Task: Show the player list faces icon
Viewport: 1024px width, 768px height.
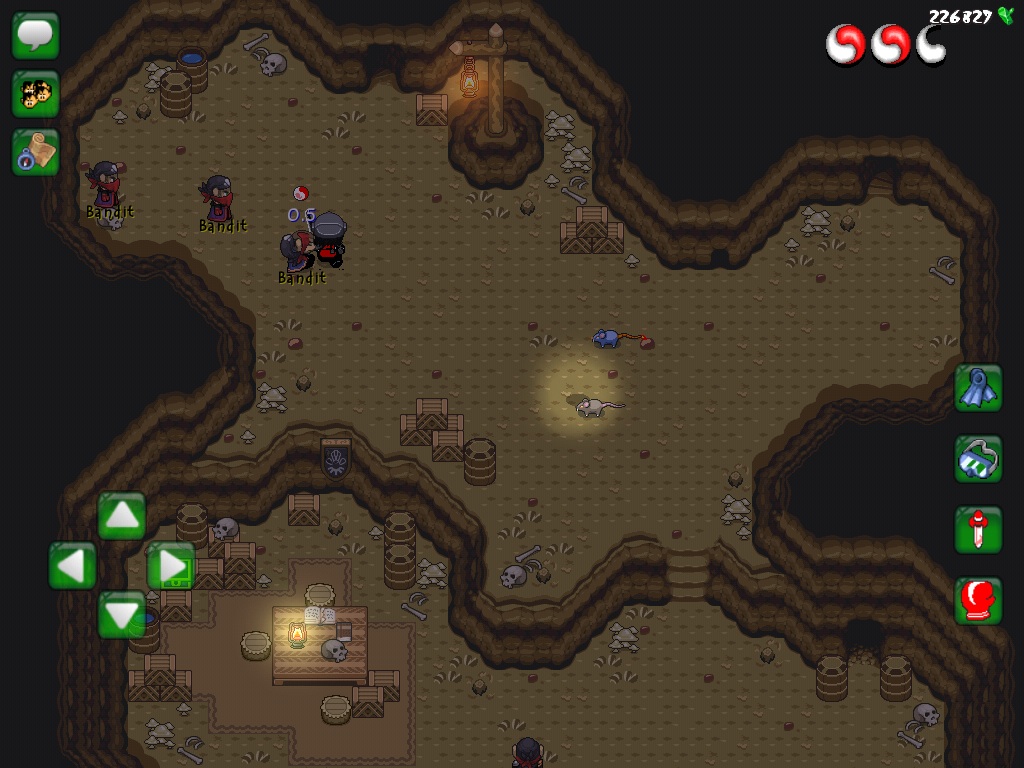Action: point(36,94)
